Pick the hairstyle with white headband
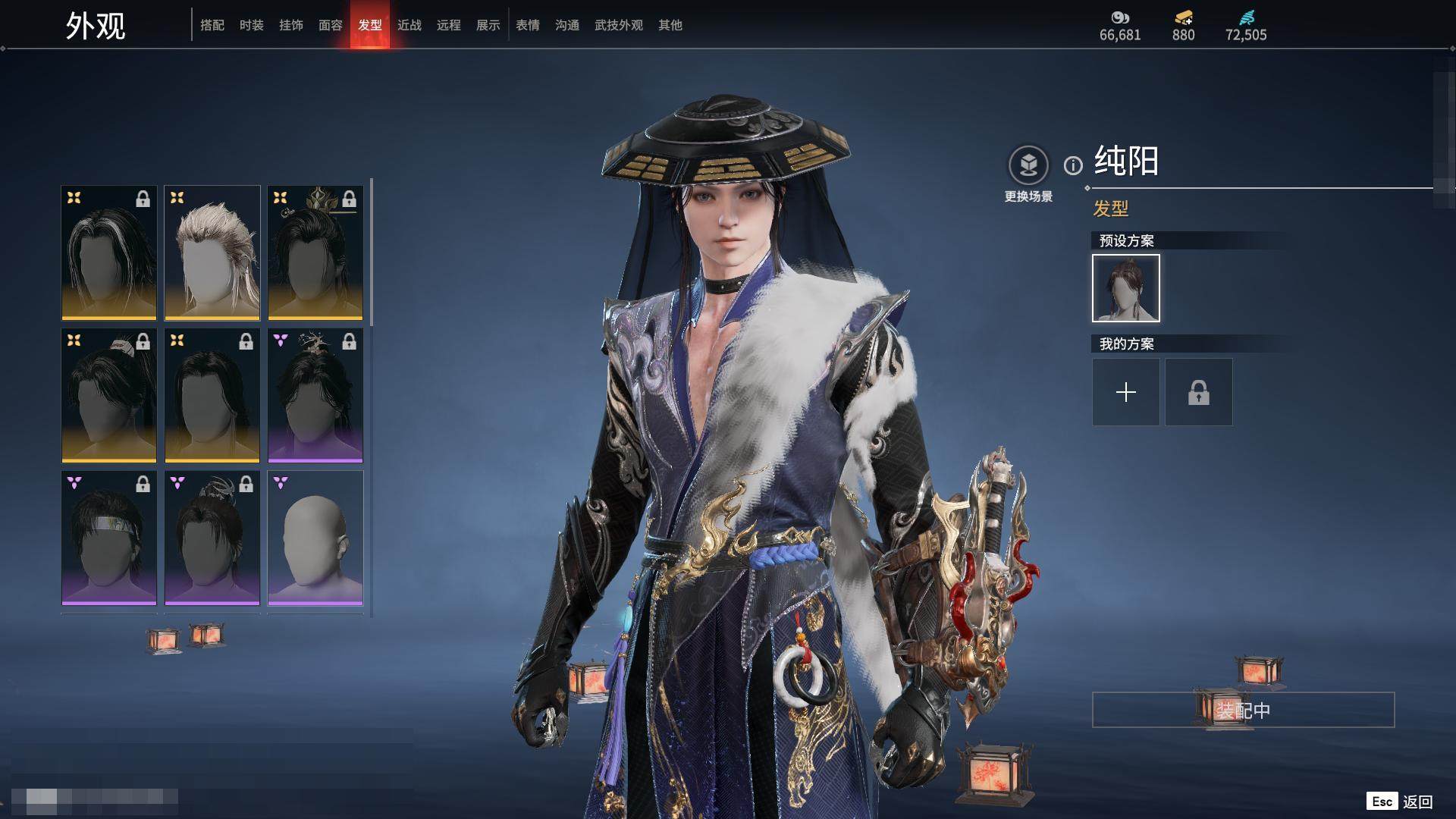Viewport: 1456px width, 819px height. coord(109,538)
